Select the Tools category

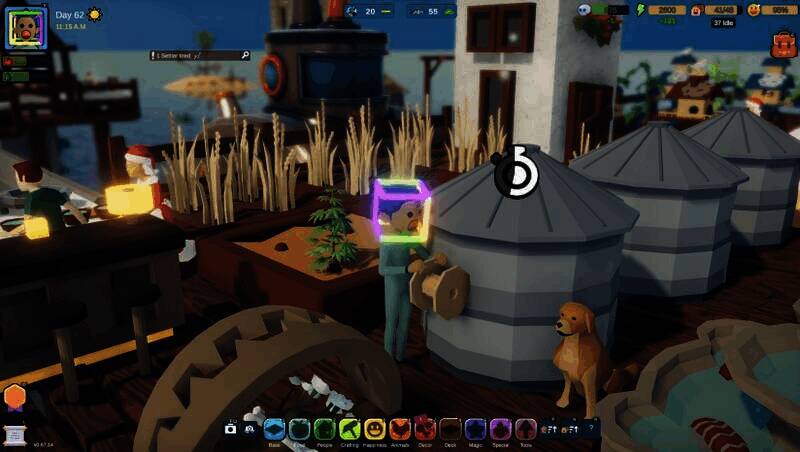526,428
